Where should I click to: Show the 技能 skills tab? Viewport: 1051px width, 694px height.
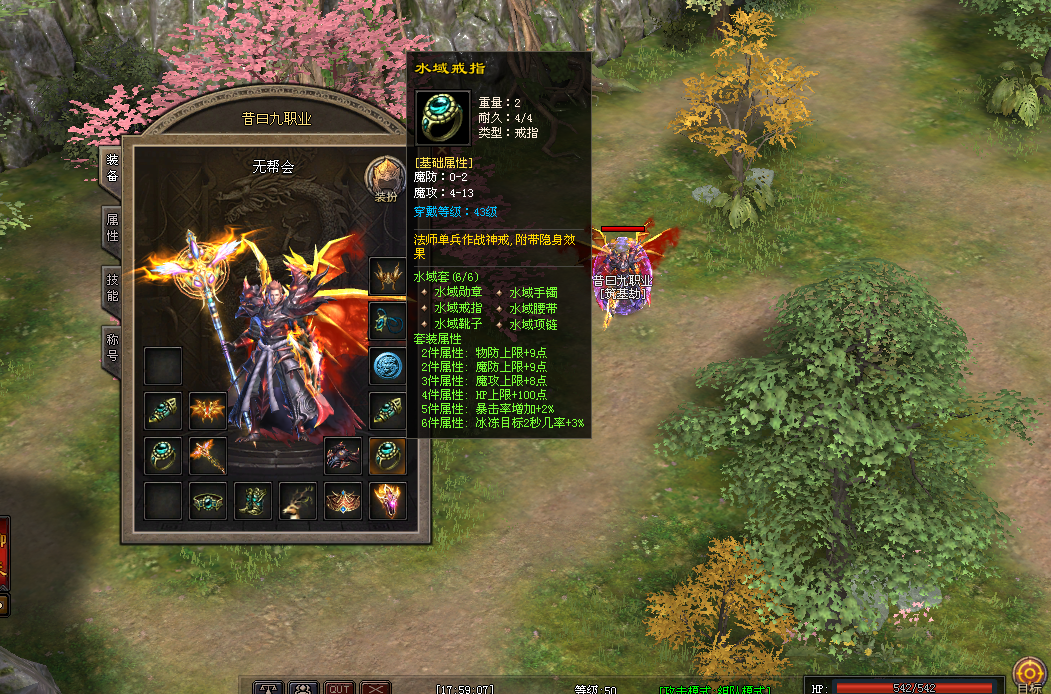click(x=112, y=287)
